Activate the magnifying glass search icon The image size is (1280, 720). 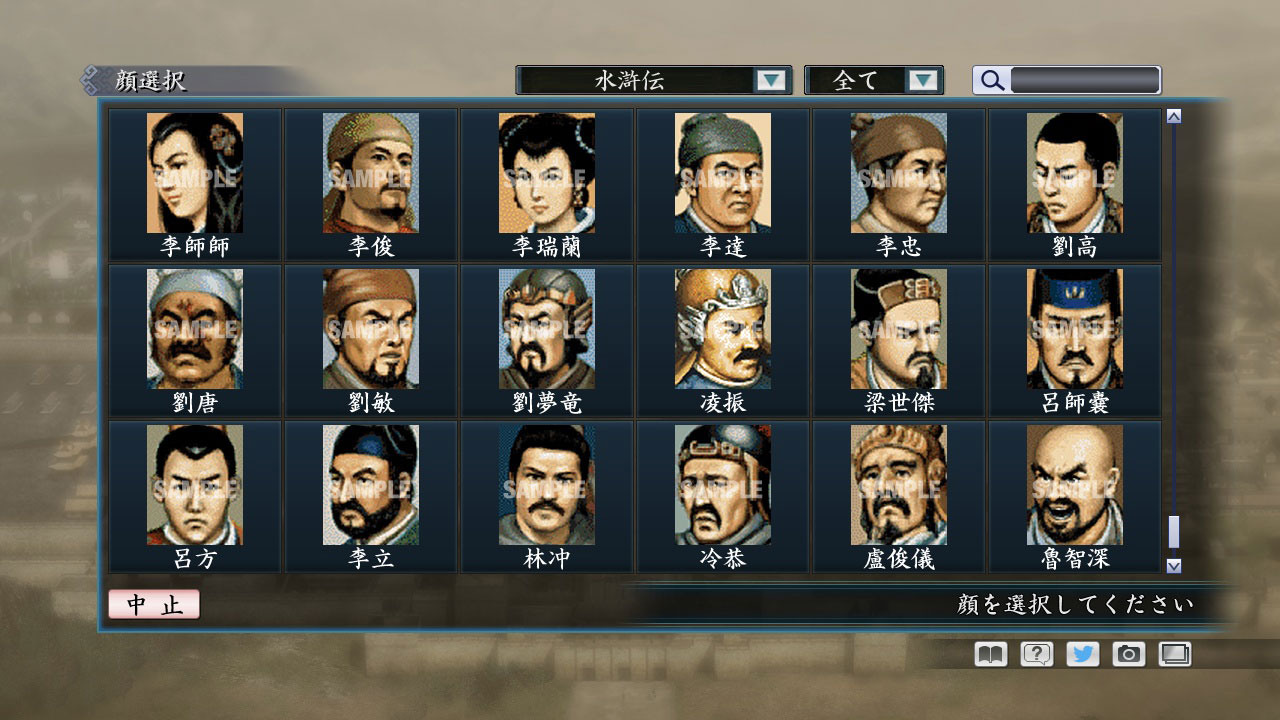click(x=991, y=79)
